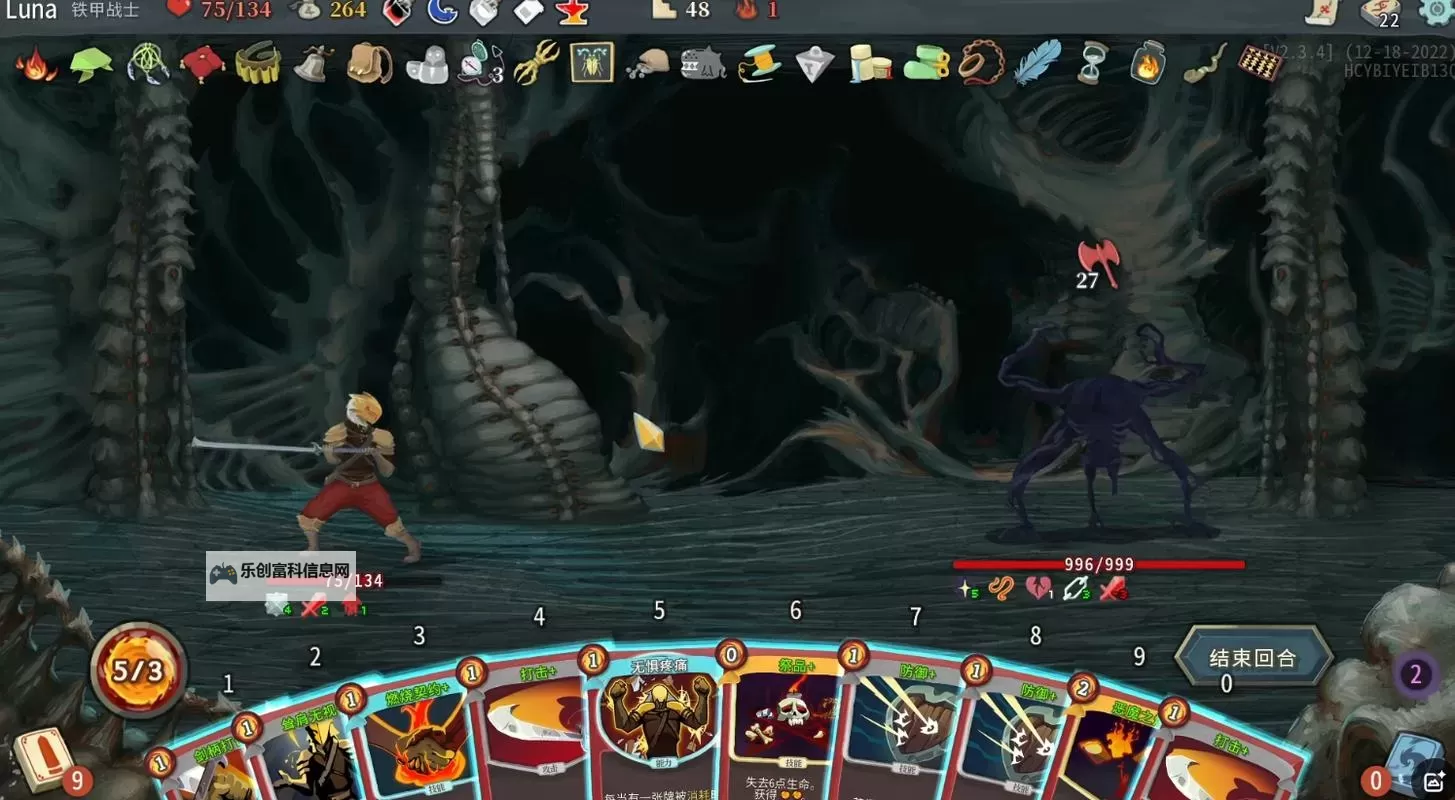Inspect the brown backpack relic
The height and width of the screenshot is (800, 1455).
(x=368, y=64)
